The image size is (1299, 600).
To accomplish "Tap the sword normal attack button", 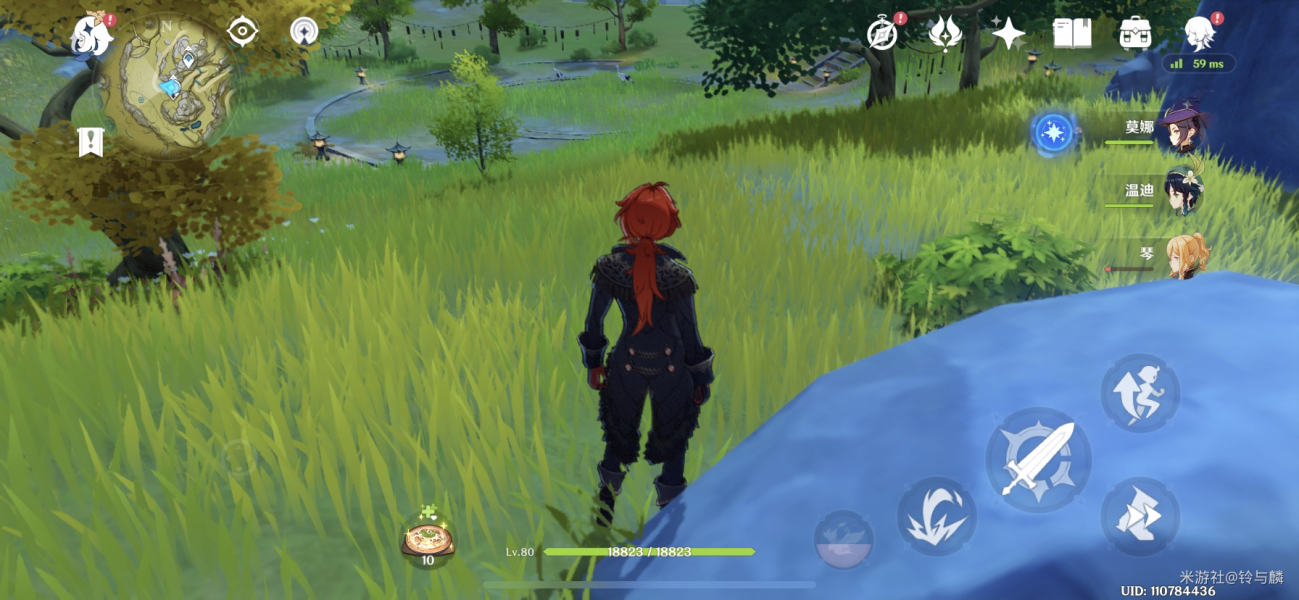I will [x=1038, y=460].
